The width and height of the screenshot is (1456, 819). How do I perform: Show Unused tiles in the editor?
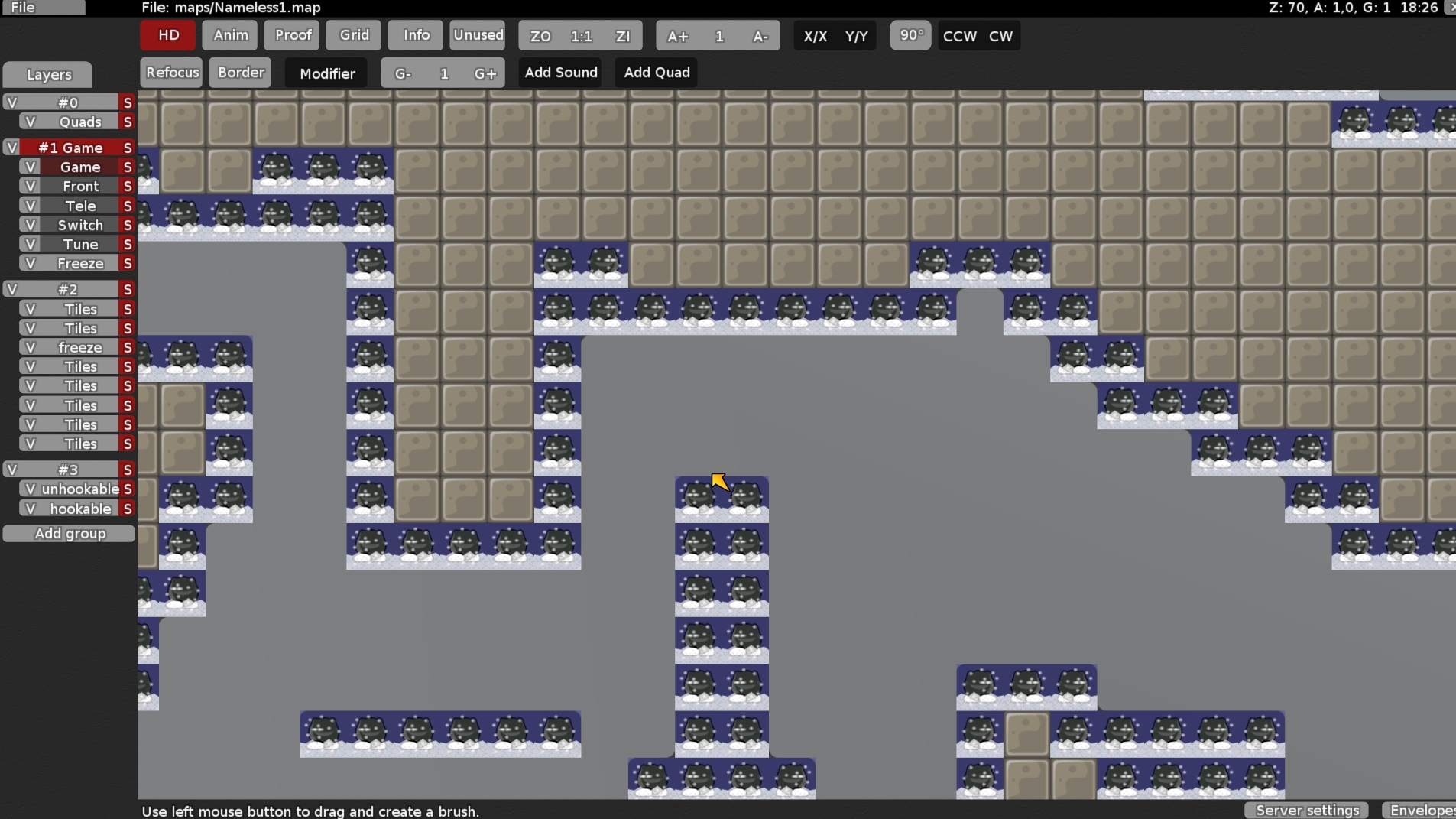pyautogui.click(x=478, y=35)
